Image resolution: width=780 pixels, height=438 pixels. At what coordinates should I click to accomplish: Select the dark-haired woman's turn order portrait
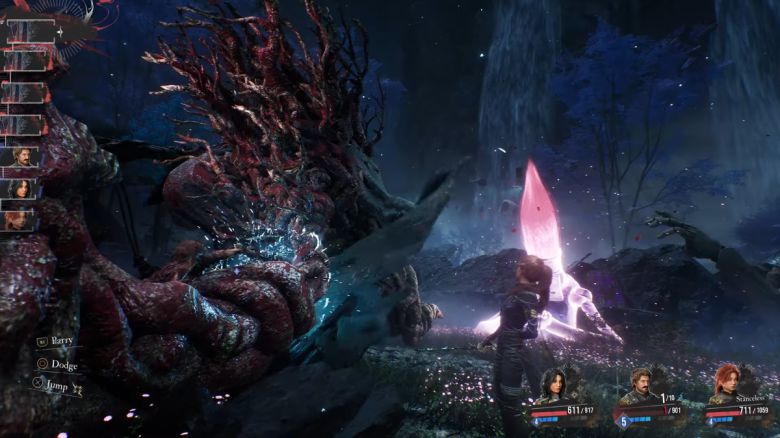[21, 188]
